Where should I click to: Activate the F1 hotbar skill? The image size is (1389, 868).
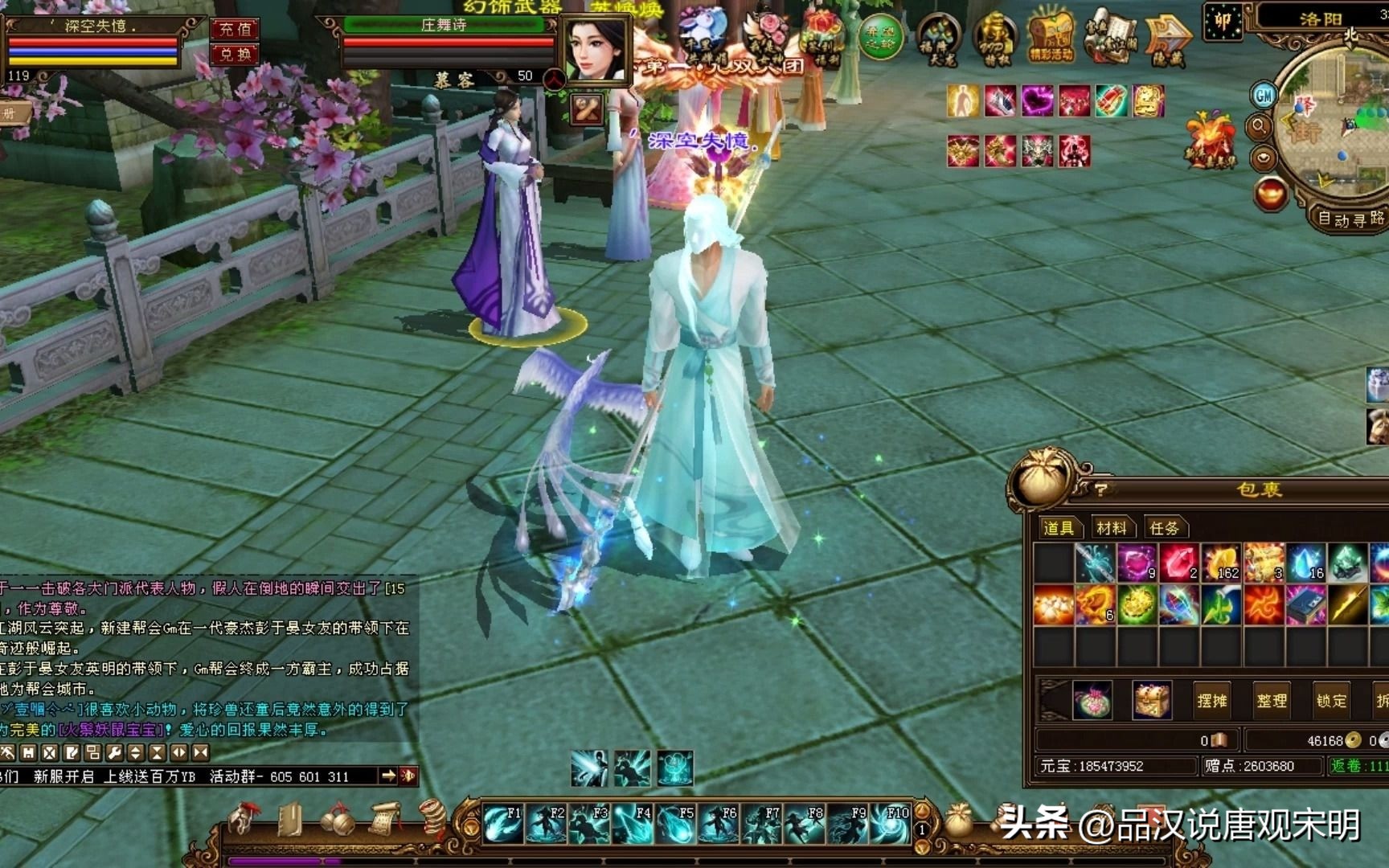pyautogui.click(x=504, y=825)
